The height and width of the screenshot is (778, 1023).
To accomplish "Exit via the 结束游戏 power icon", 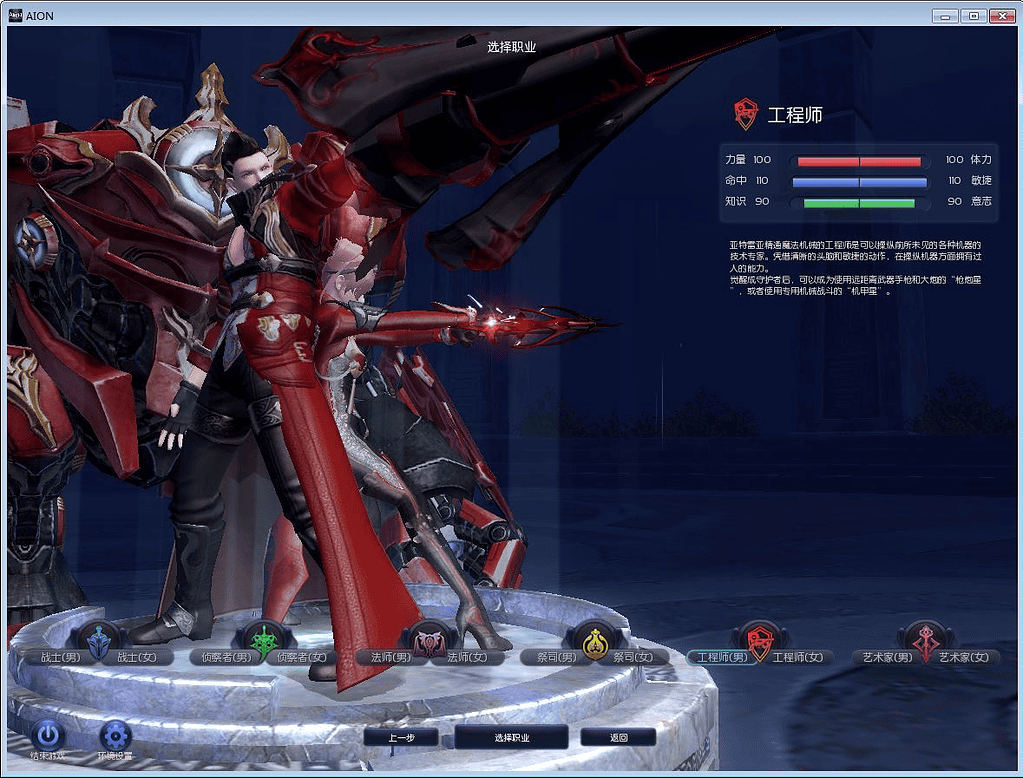I will click(48, 737).
